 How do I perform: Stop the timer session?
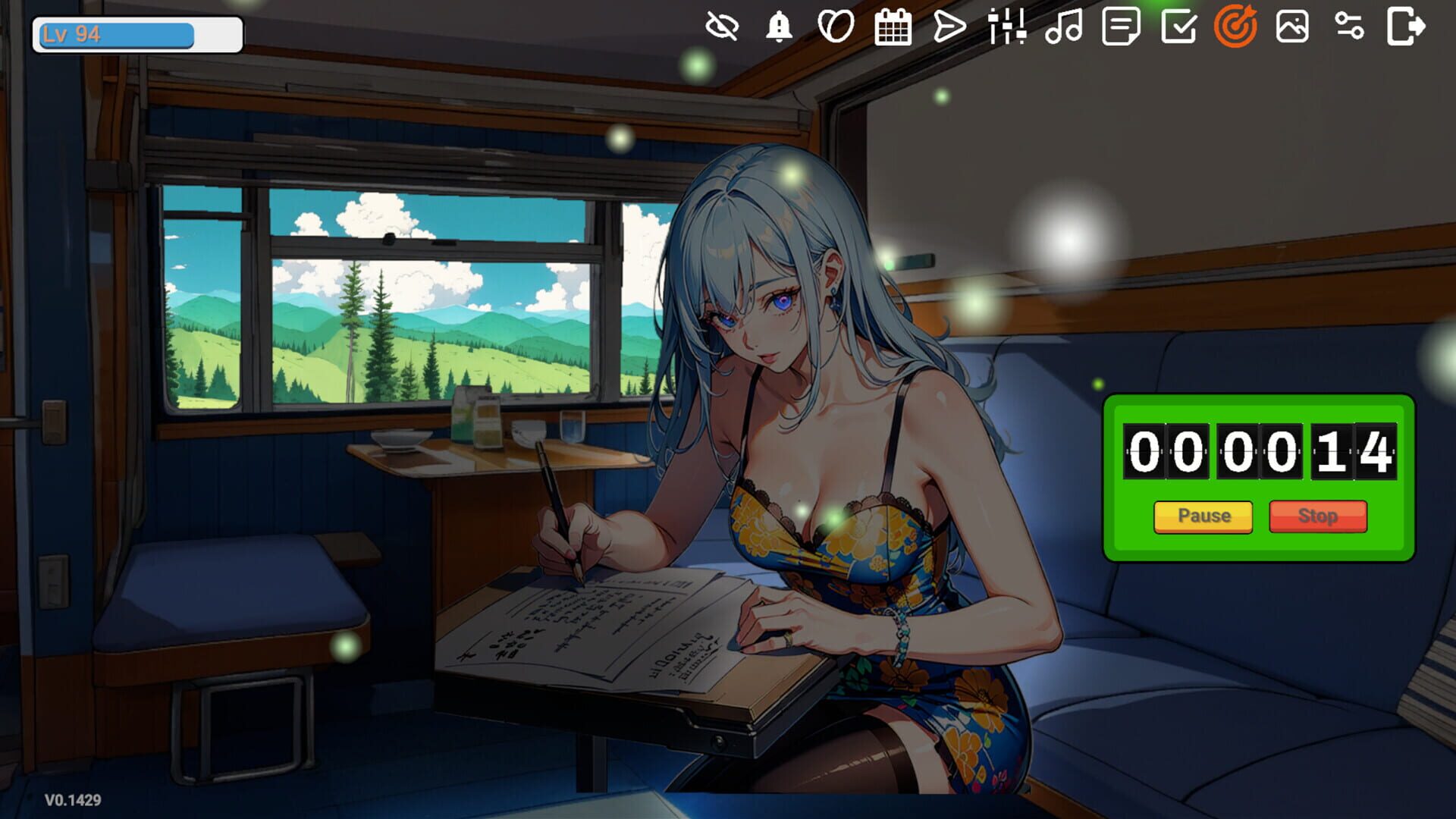(1318, 516)
